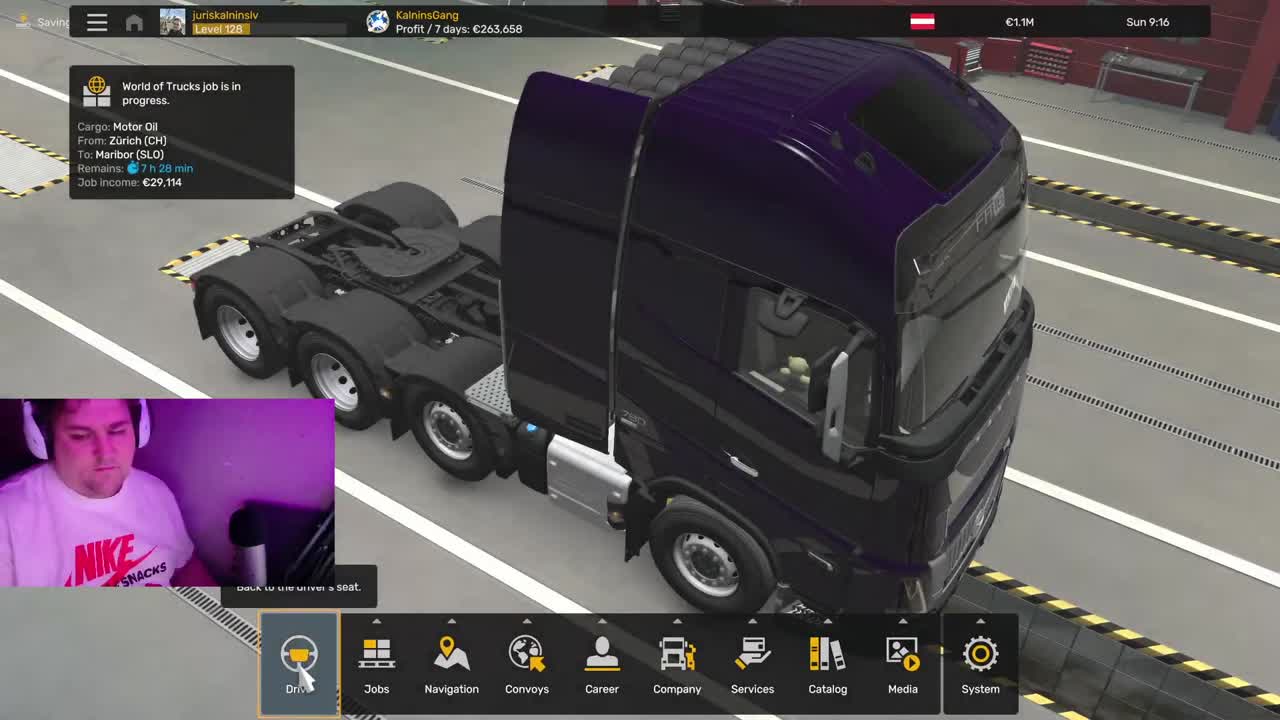Open the Media menu
Viewport: 1280px width, 720px height.
point(902,664)
